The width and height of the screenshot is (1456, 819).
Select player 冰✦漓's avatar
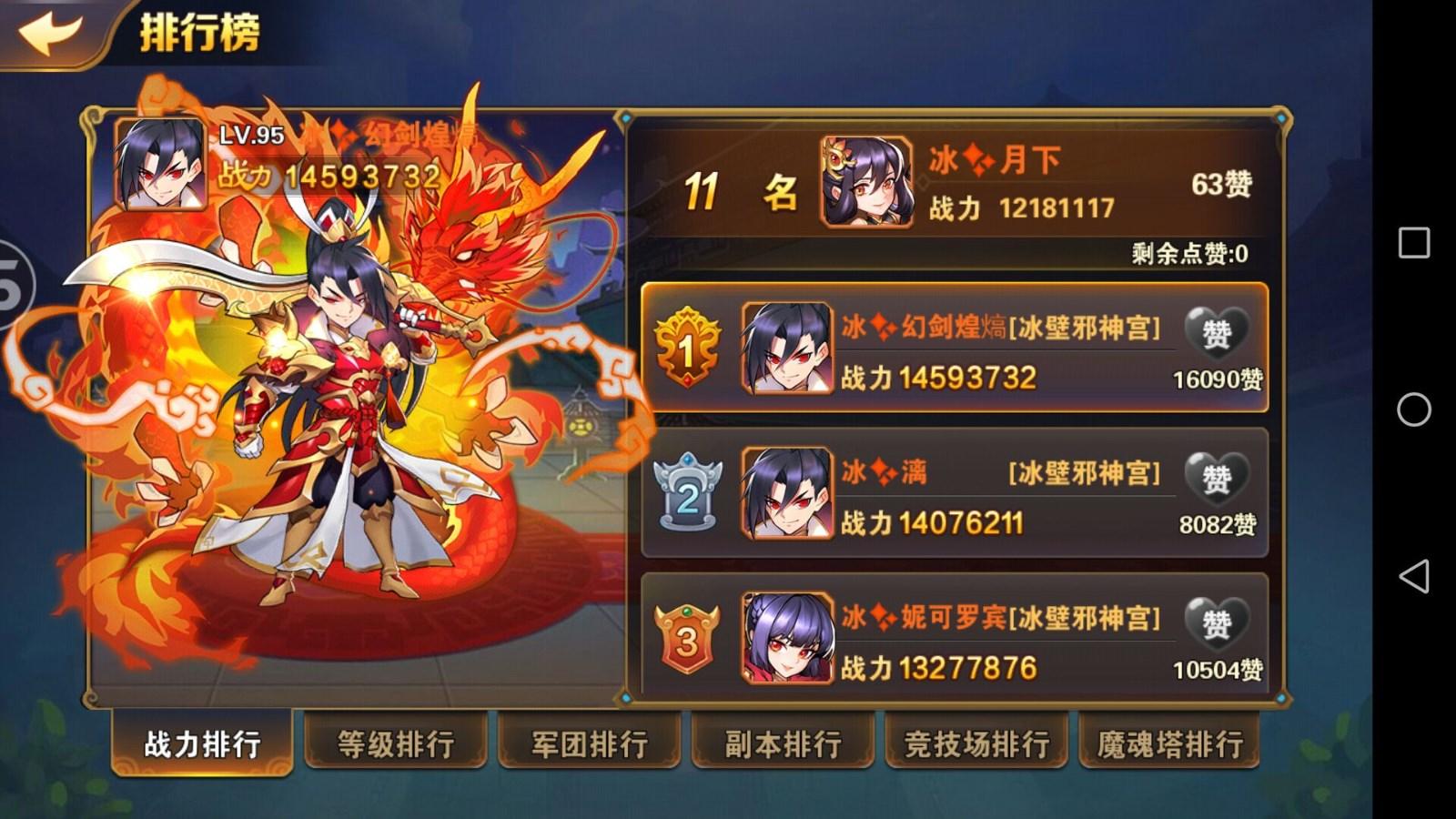click(x=786, y=490)
